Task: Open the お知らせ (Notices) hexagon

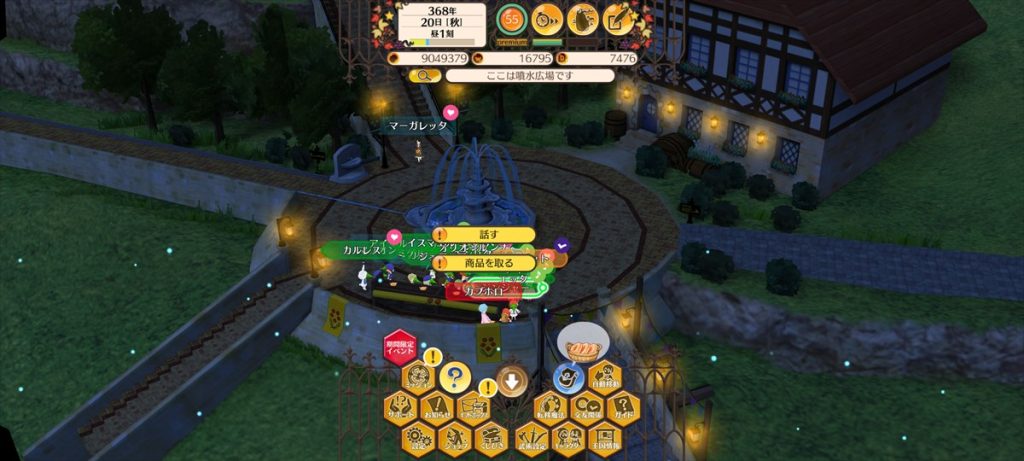Action: coord(437,407)
